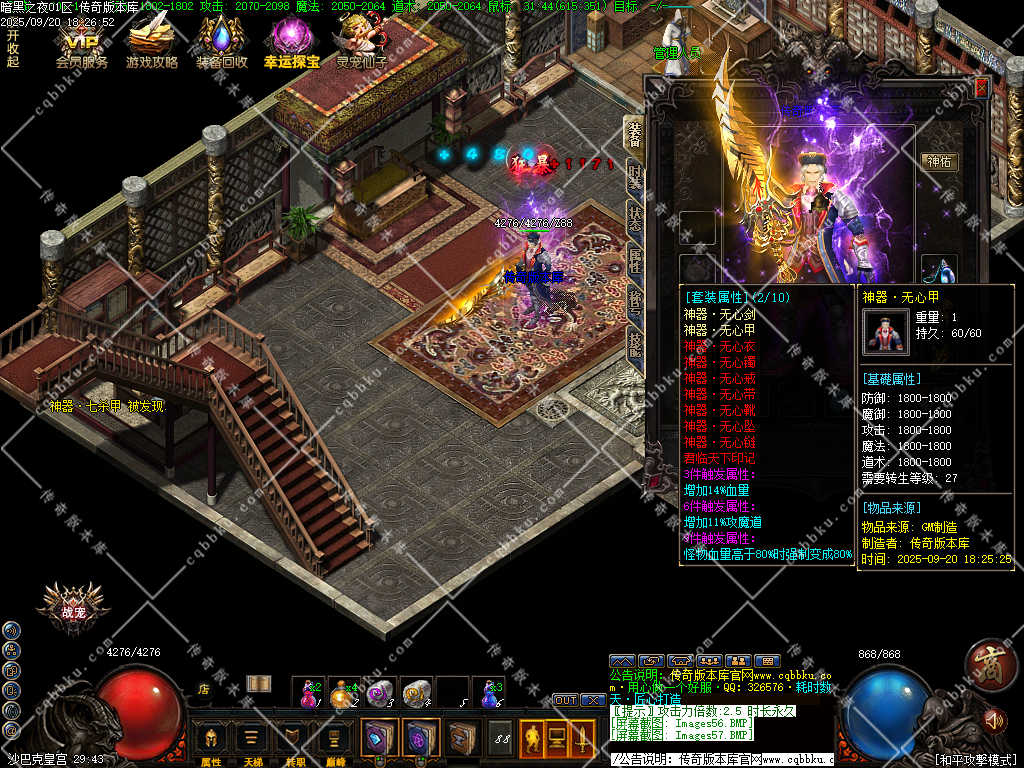Screen dimensions: 1024x768
Task: Open the 游戏攻略 game guide
Action: 151,44
